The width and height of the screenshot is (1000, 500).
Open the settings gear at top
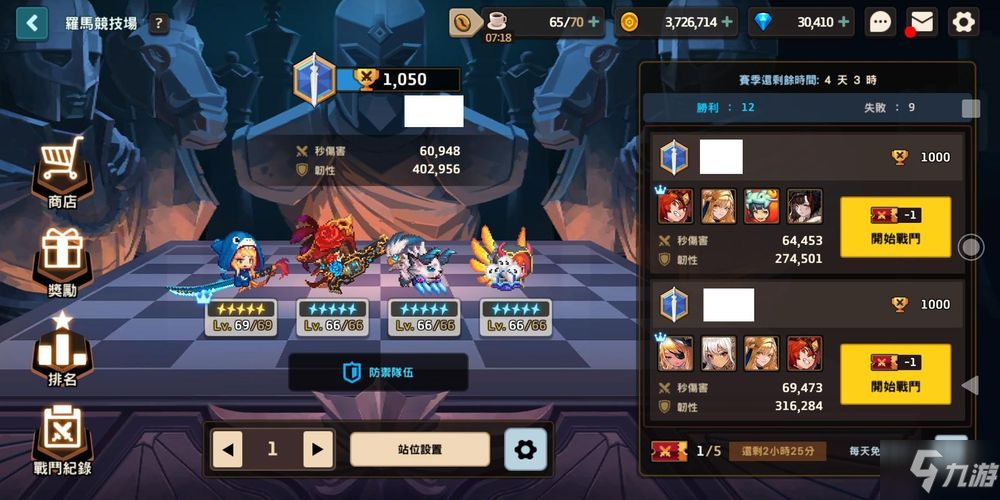pos(963,22)
